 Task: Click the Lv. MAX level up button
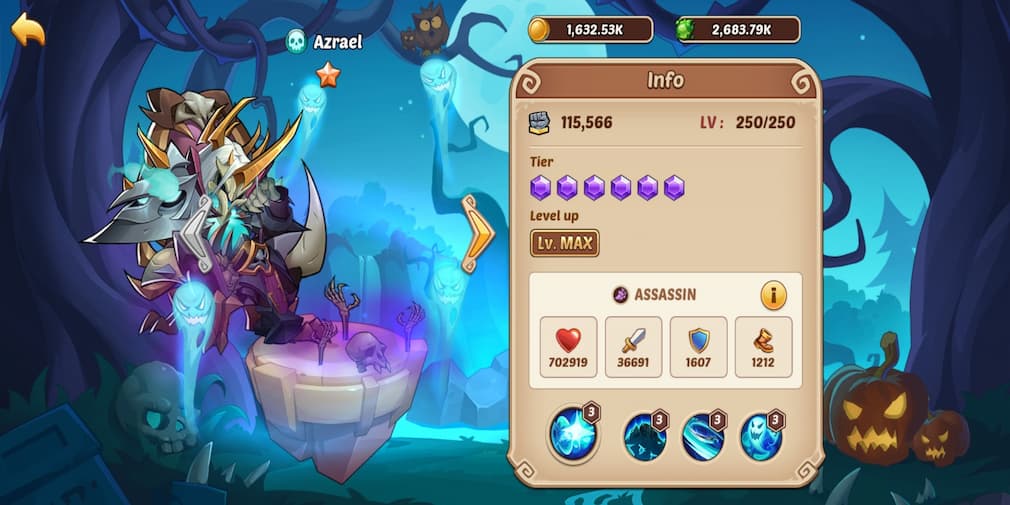[564, 243]
